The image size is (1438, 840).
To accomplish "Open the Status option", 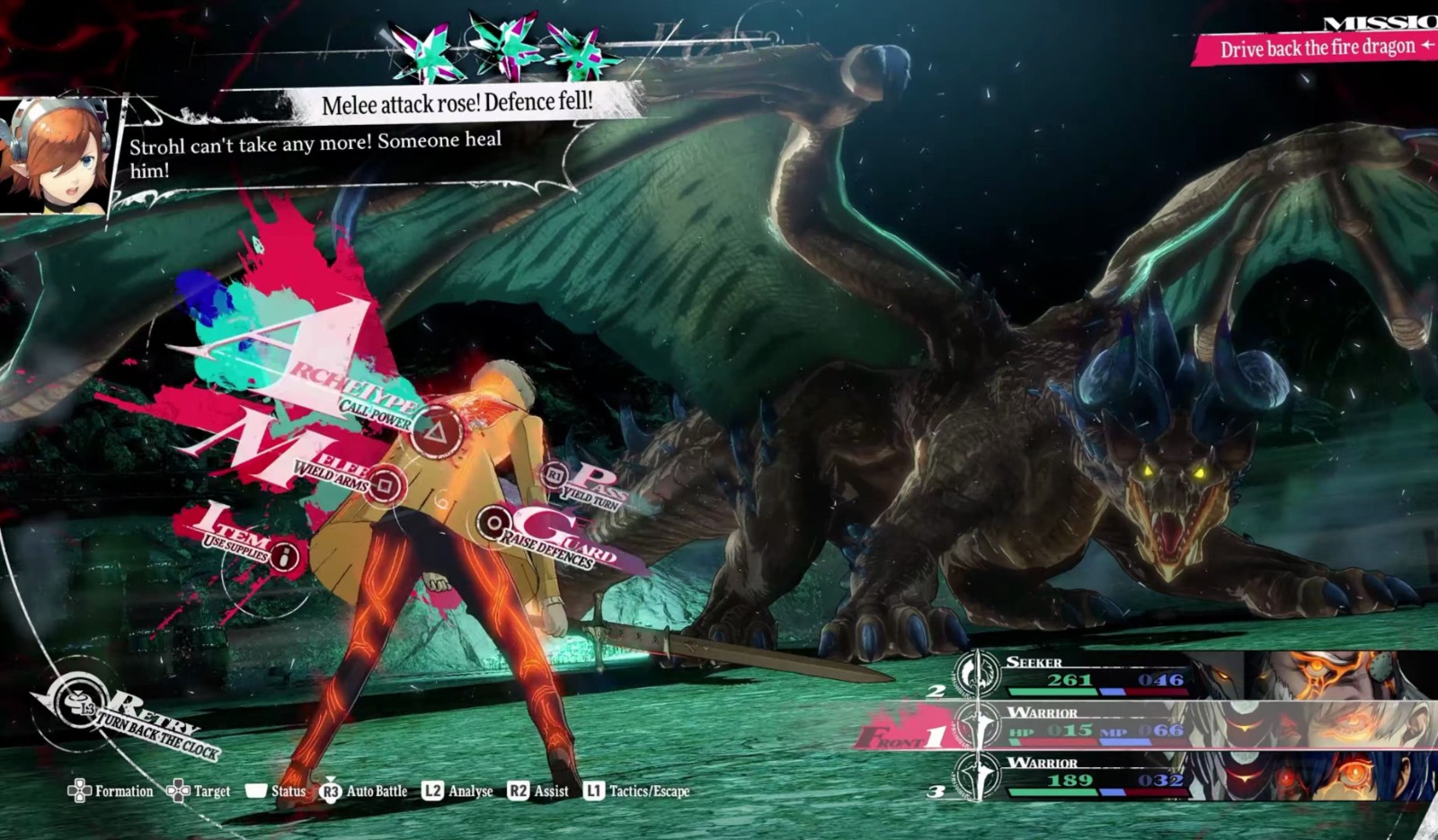I will click(277, 791).
